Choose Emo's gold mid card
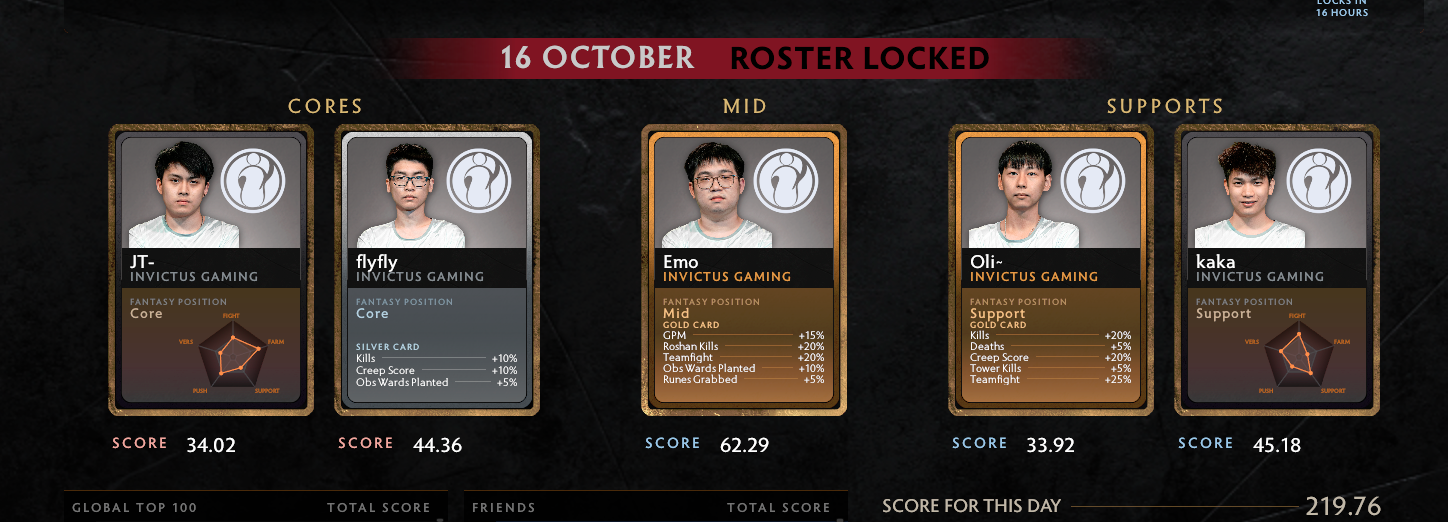The image size is (1448, 522). tap(744, 270)
